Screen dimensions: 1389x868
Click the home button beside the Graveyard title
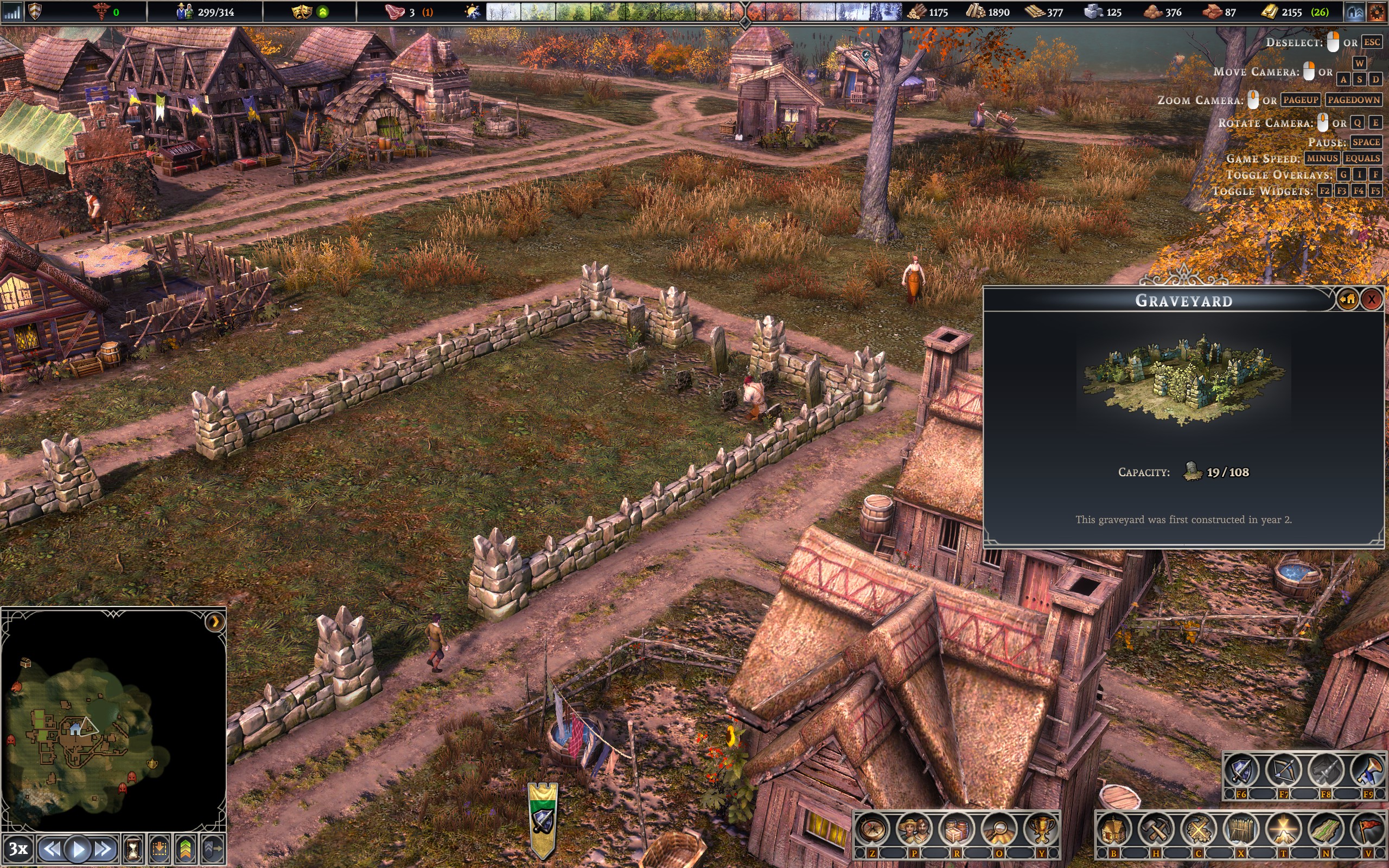coord(1348,299)
